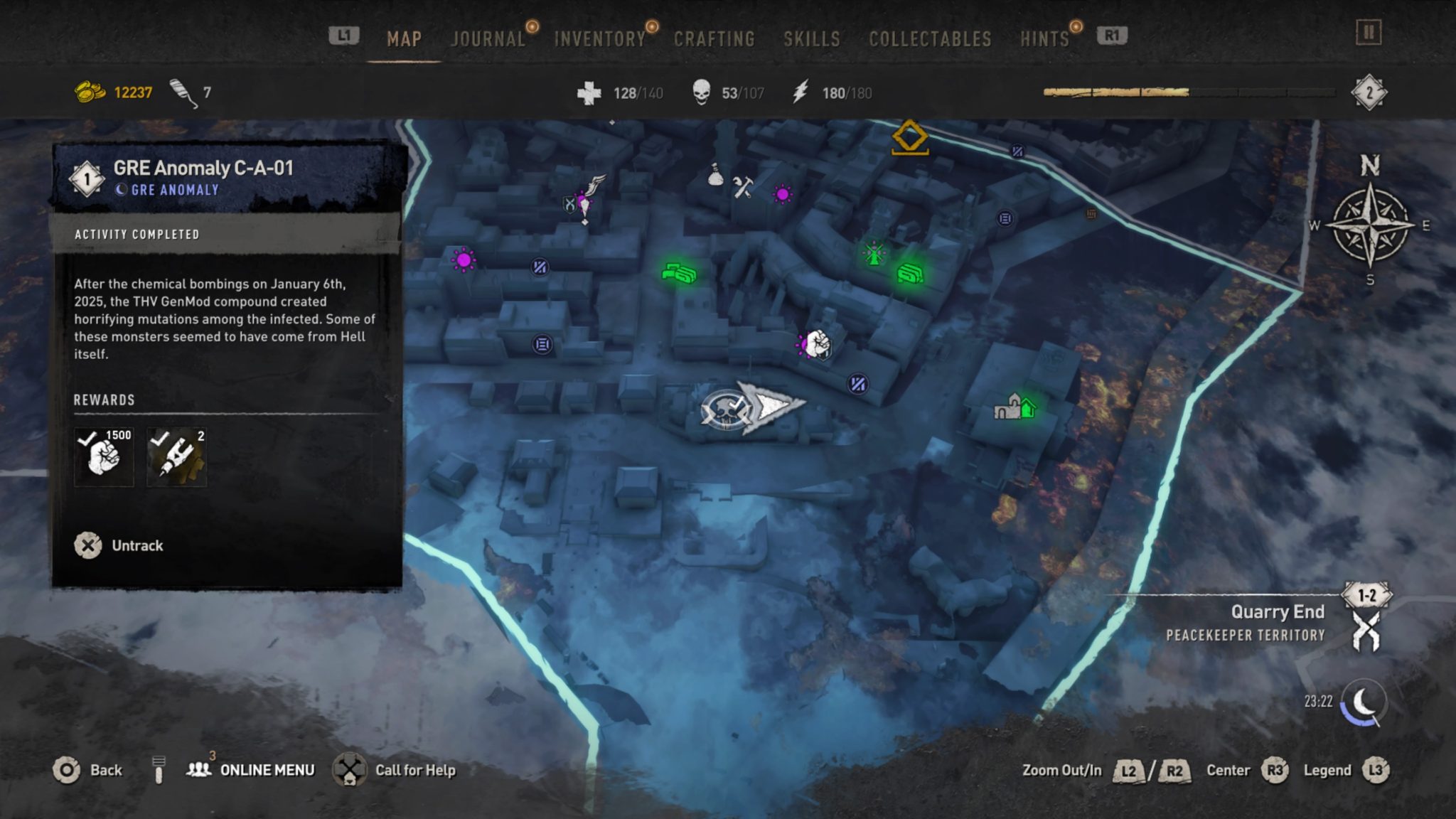This screenshot has width=1456, height=819.
Task: Switch to the Collectables tab
Action: point(928,39)
